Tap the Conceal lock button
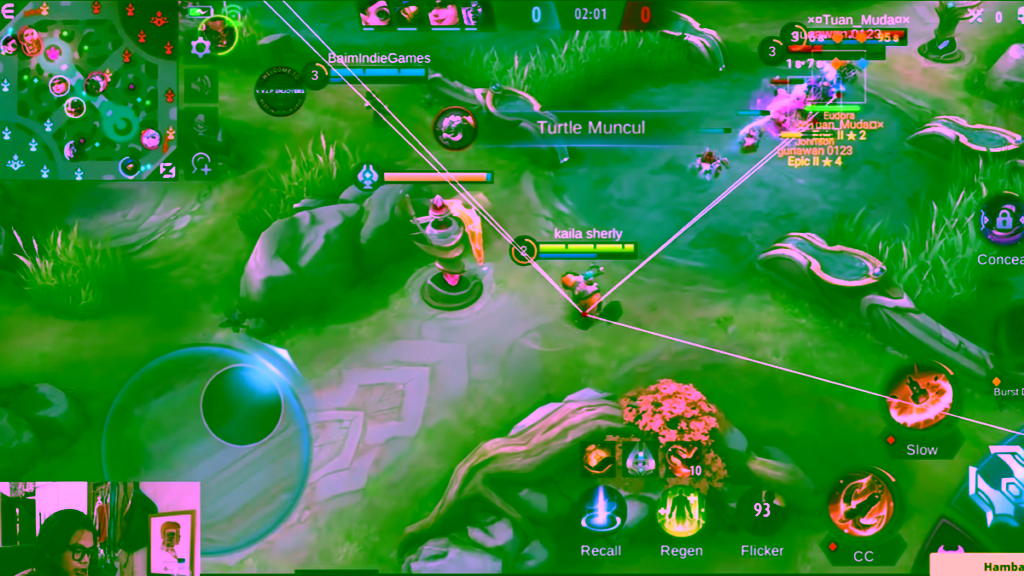 1002,222
